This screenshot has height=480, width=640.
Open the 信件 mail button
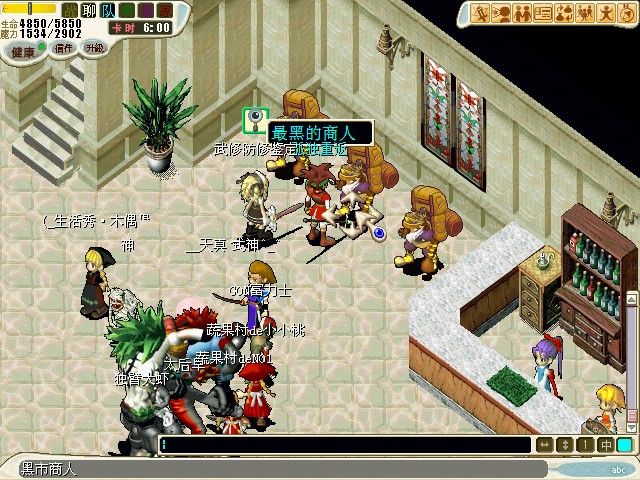tap(65, 48)
